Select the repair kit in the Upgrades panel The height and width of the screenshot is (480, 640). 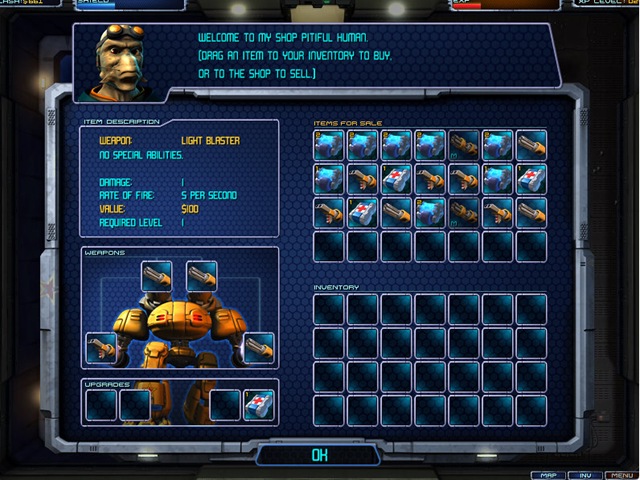click(258, 404)
